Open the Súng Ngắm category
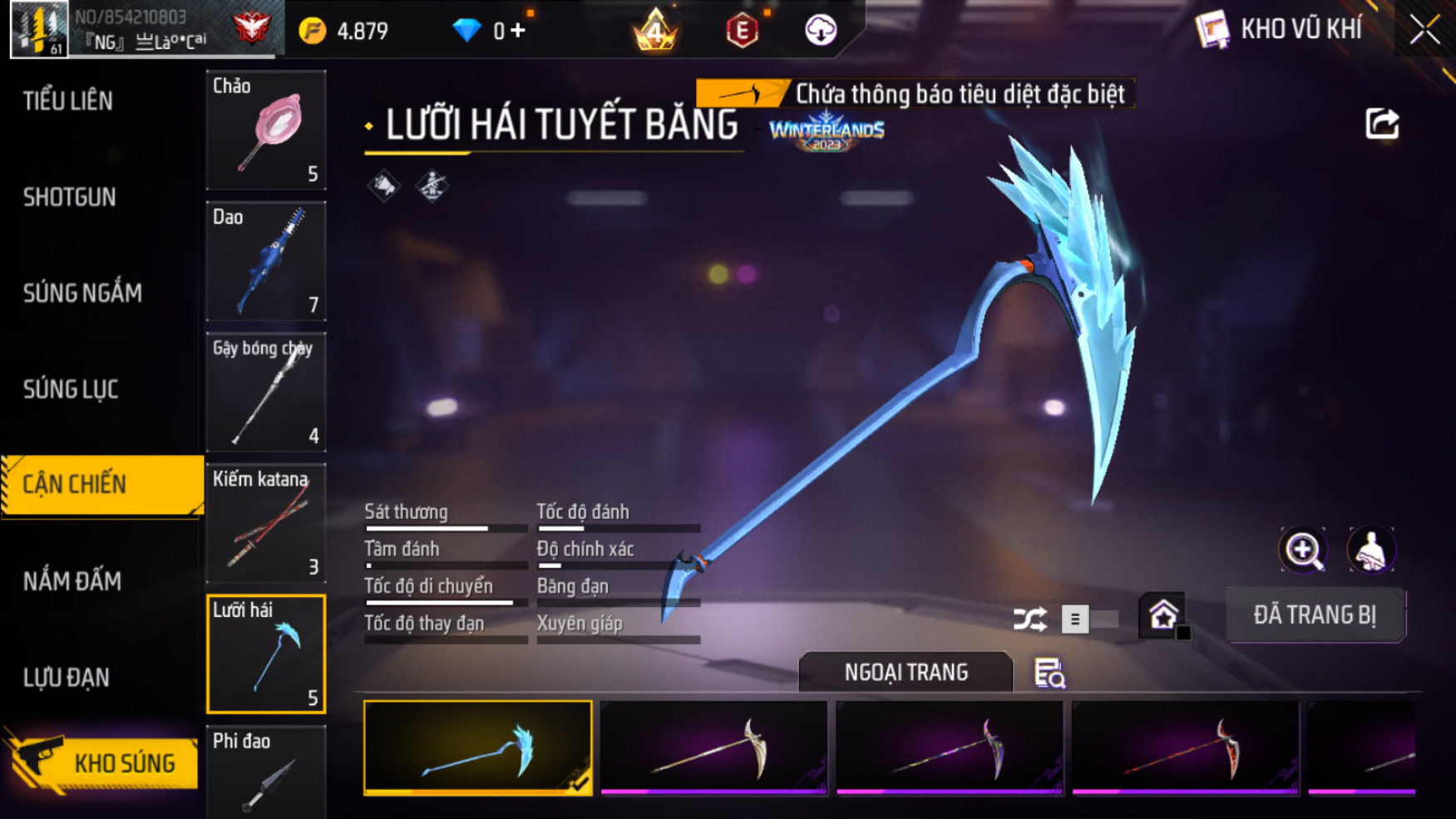Image resolution: width=1456 pixels, height=819 pixels. tap(82, 294)
